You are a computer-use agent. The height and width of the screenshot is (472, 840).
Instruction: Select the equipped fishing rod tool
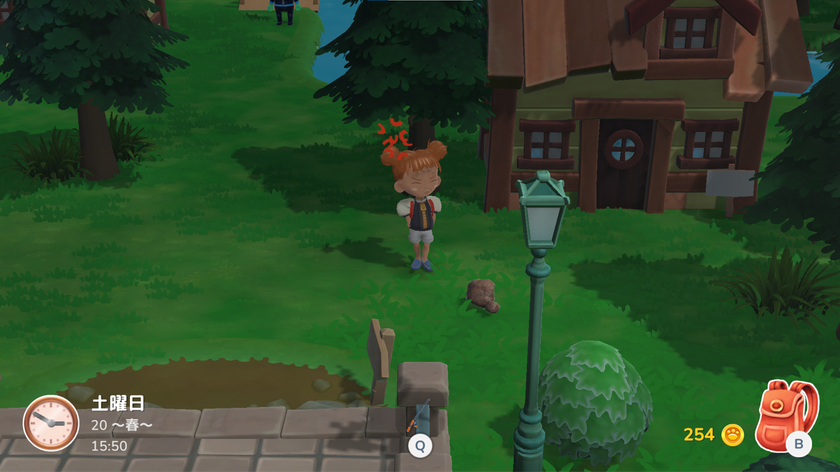(419, 419)
